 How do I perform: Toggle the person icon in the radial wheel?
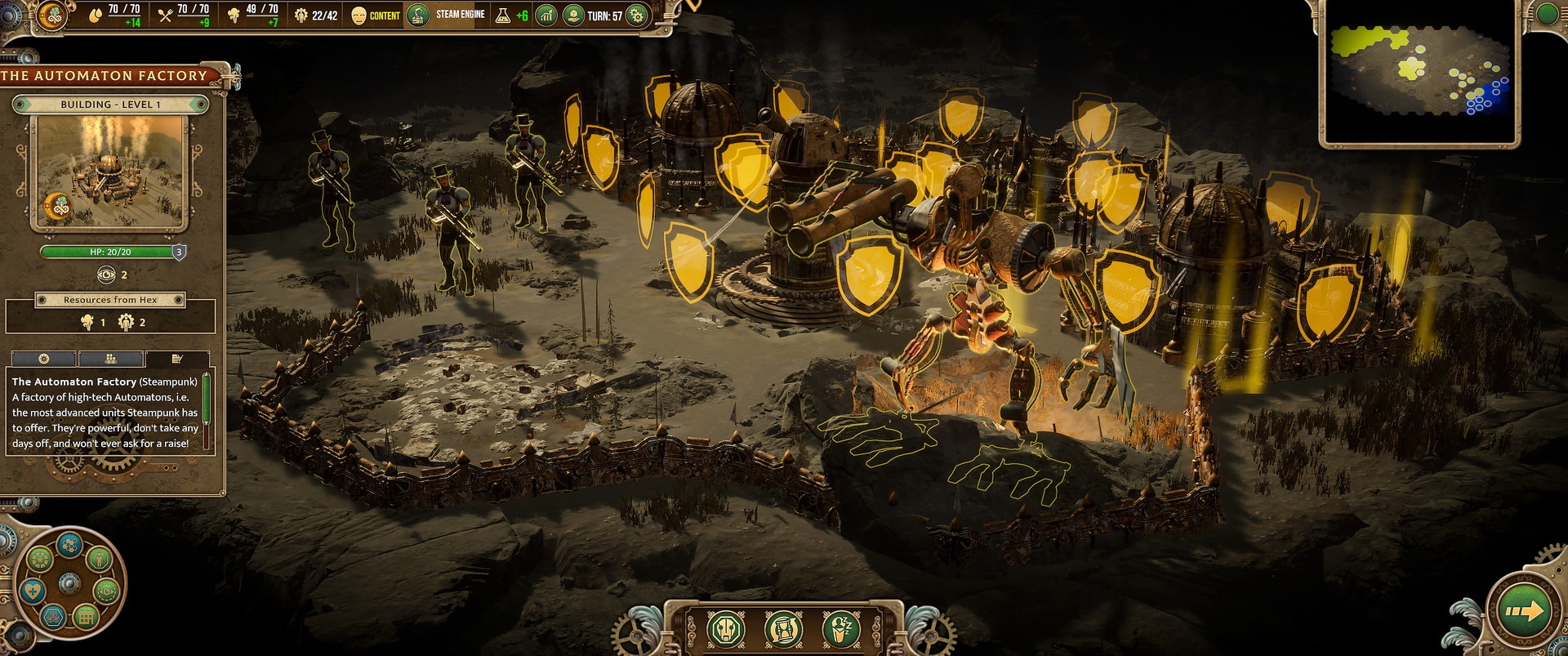tap(100, 560)
